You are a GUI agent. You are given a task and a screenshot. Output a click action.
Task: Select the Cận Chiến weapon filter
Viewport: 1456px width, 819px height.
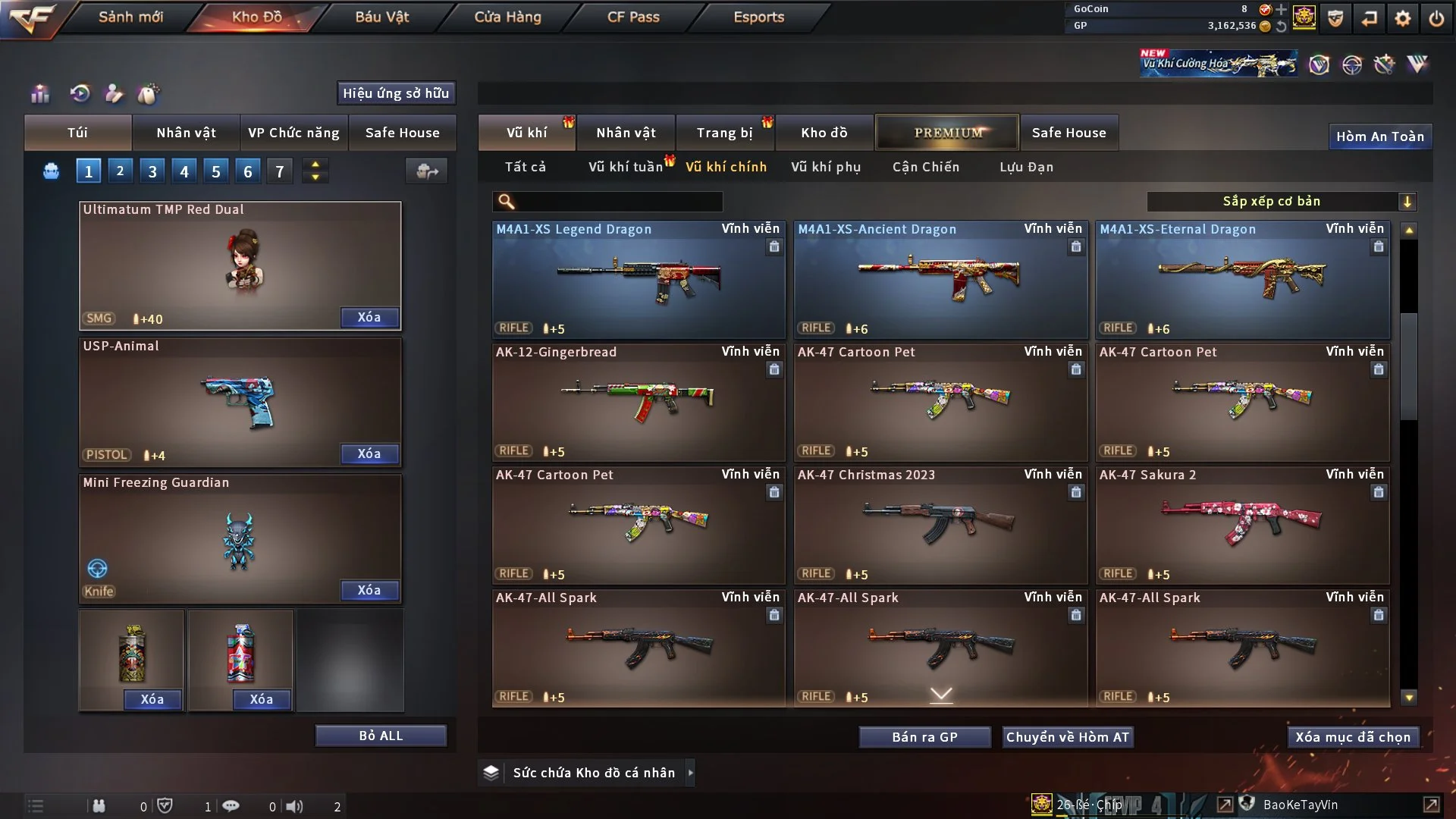coord(926,167)
